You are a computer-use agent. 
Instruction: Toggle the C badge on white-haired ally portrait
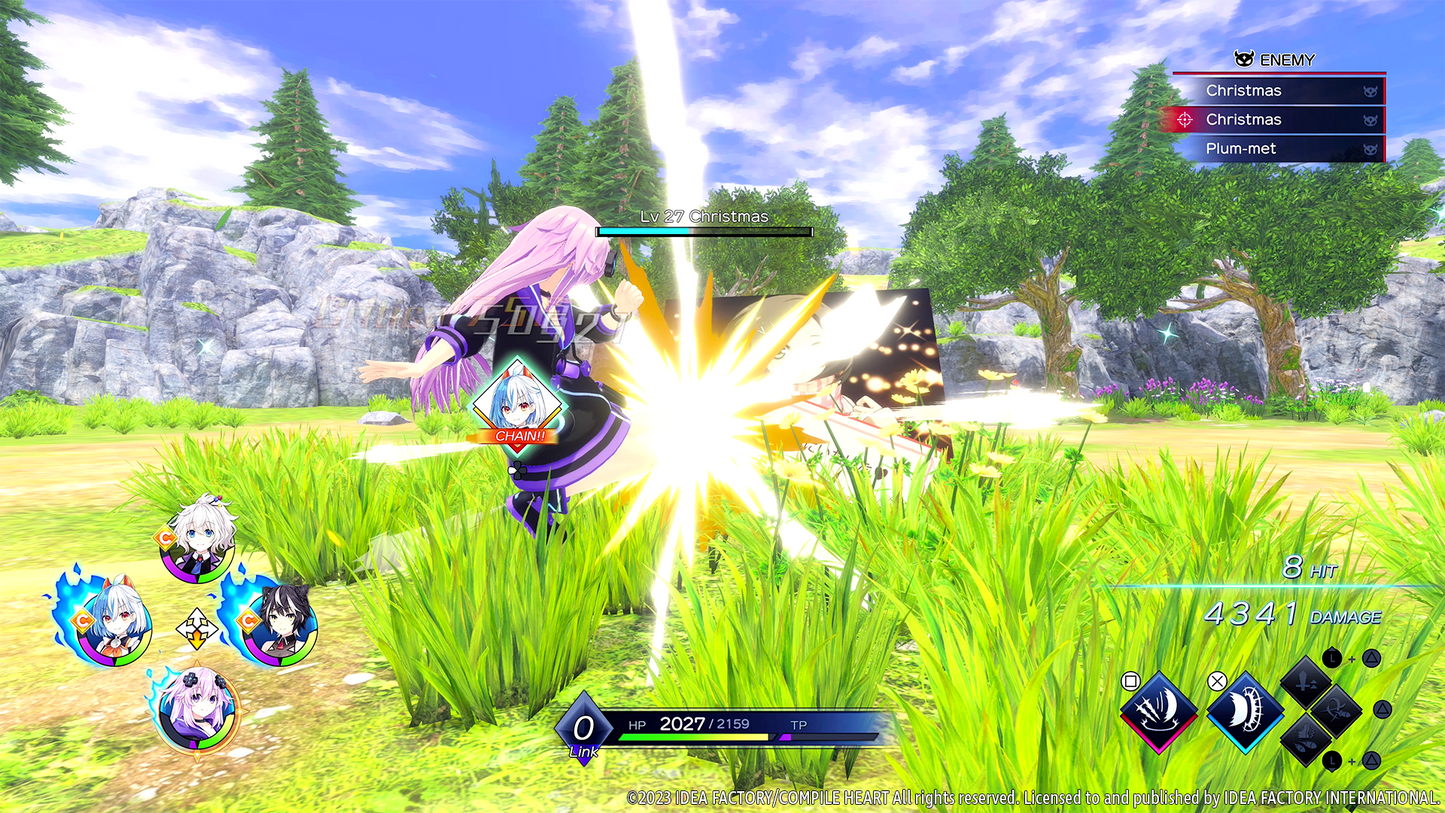(164, 536)
